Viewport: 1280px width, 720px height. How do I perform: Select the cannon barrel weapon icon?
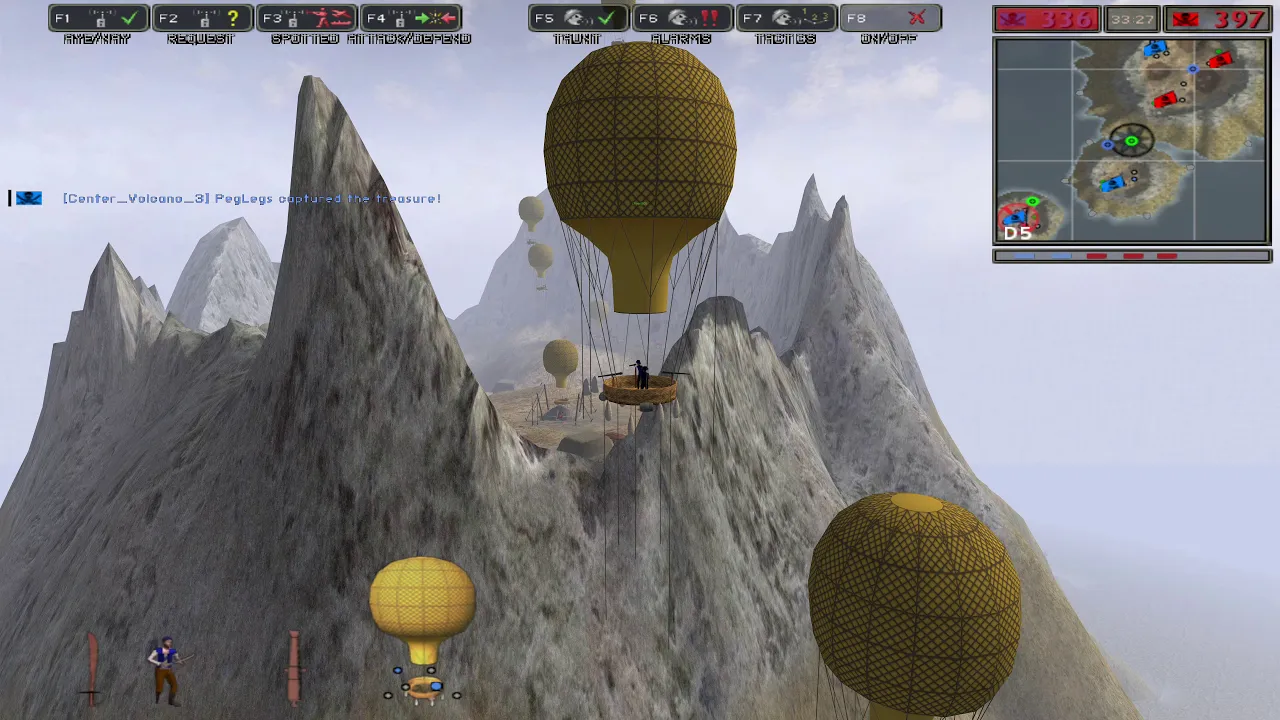pos(294,668)
